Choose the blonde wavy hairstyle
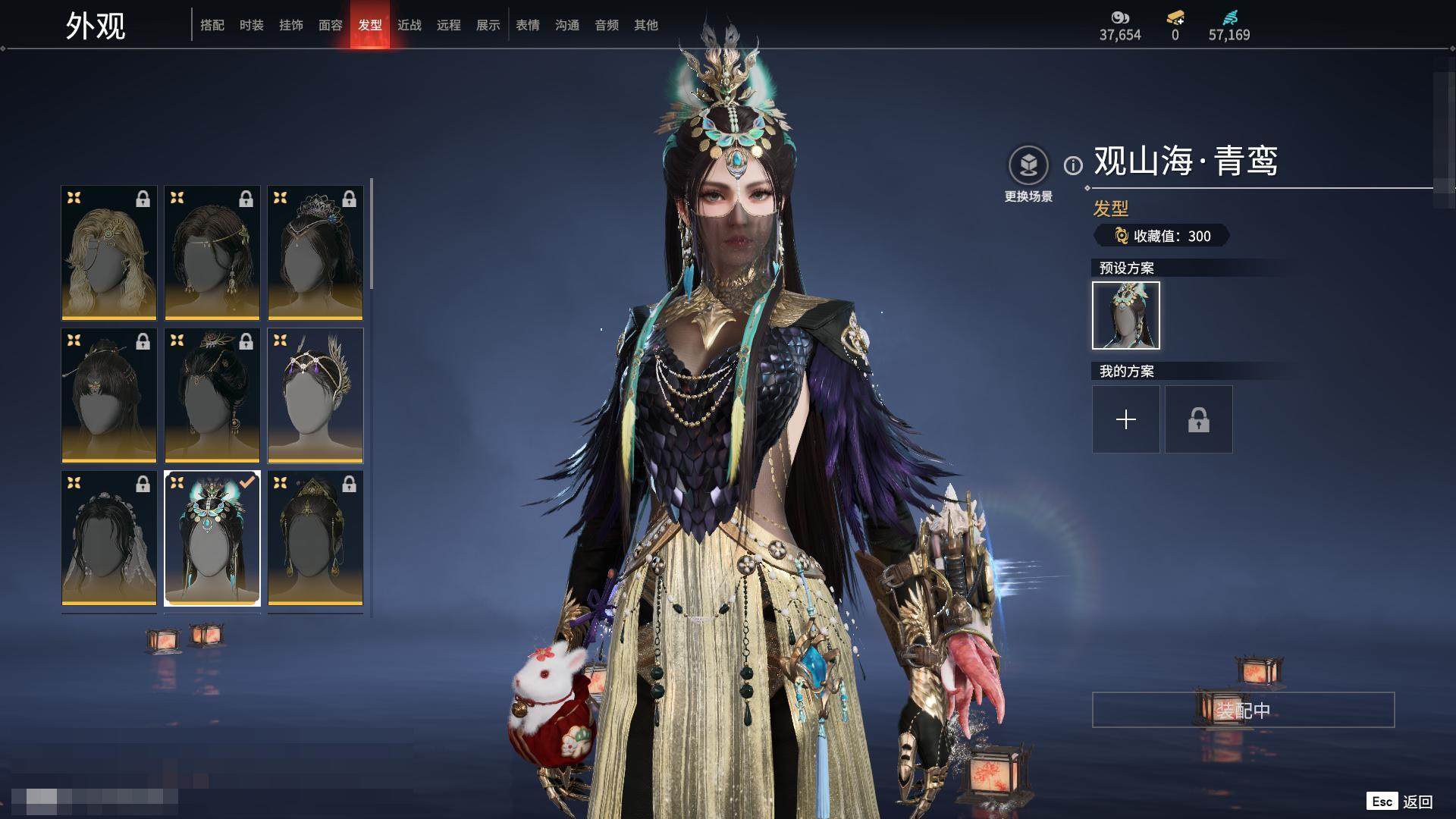Viewport: 1456px width, 819px height. pyautogui.click(x=109, y=253)
